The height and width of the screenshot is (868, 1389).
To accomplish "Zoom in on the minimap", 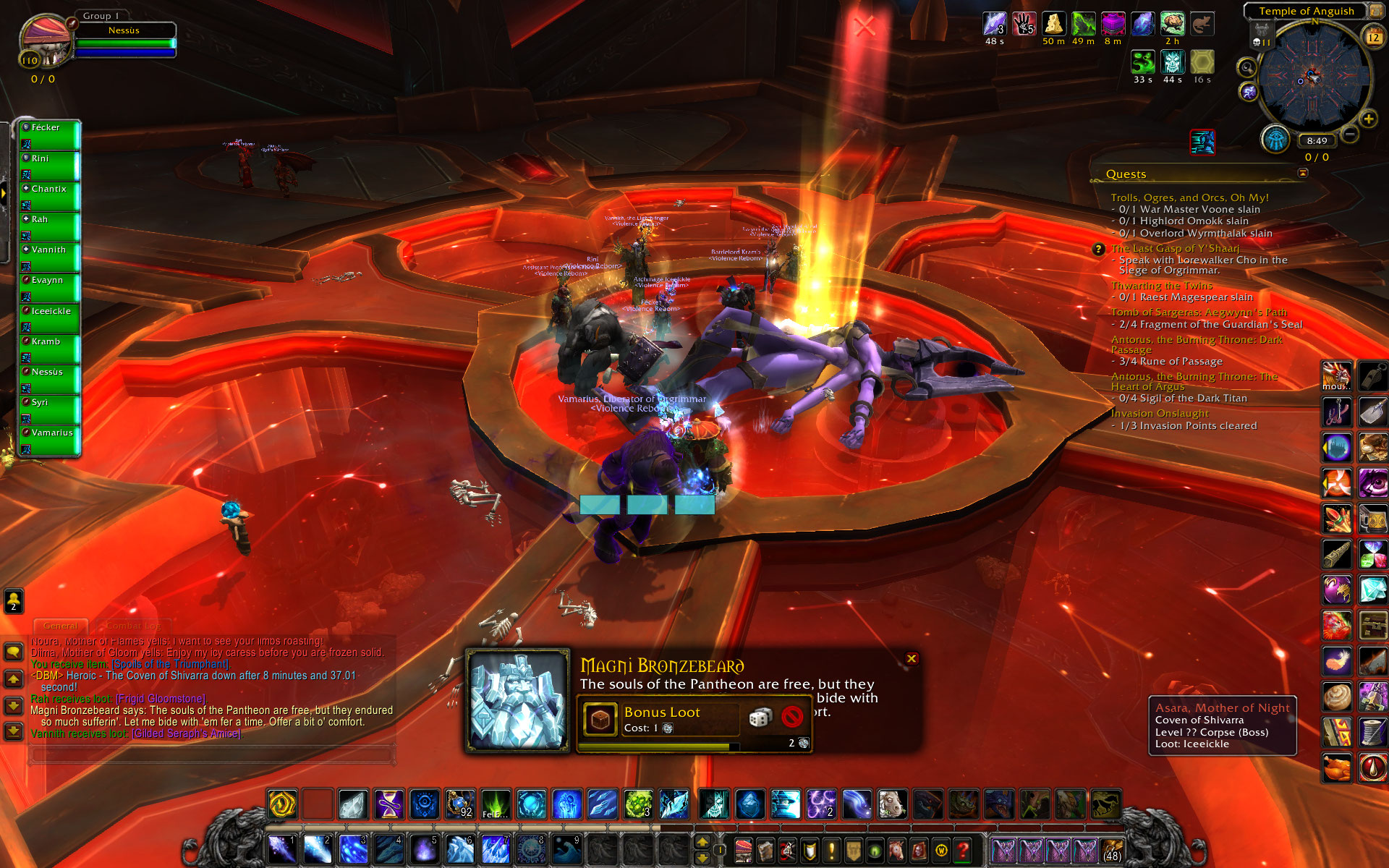I will pos(1368,119).
